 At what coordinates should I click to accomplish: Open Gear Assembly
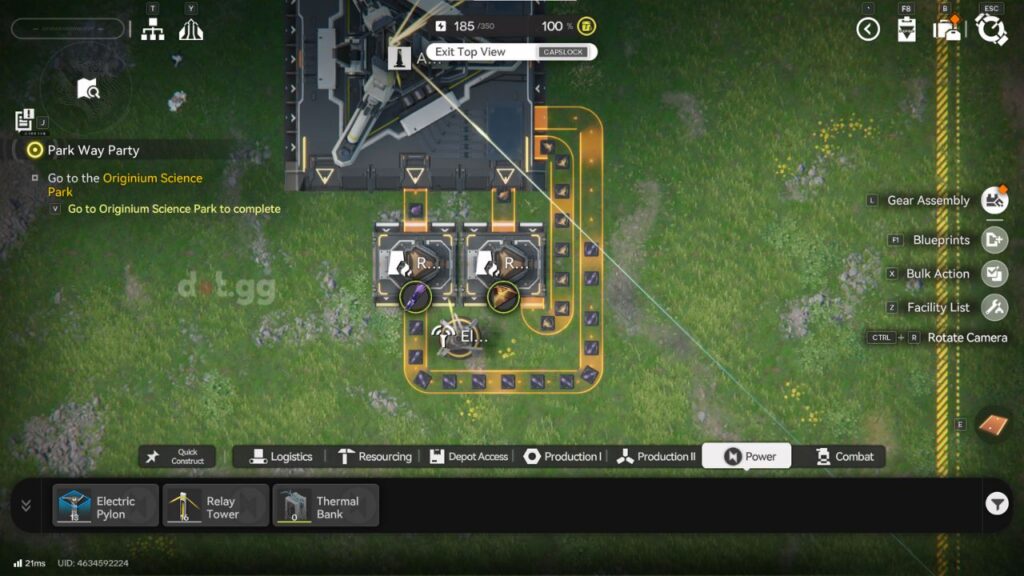tap(993, 200)
